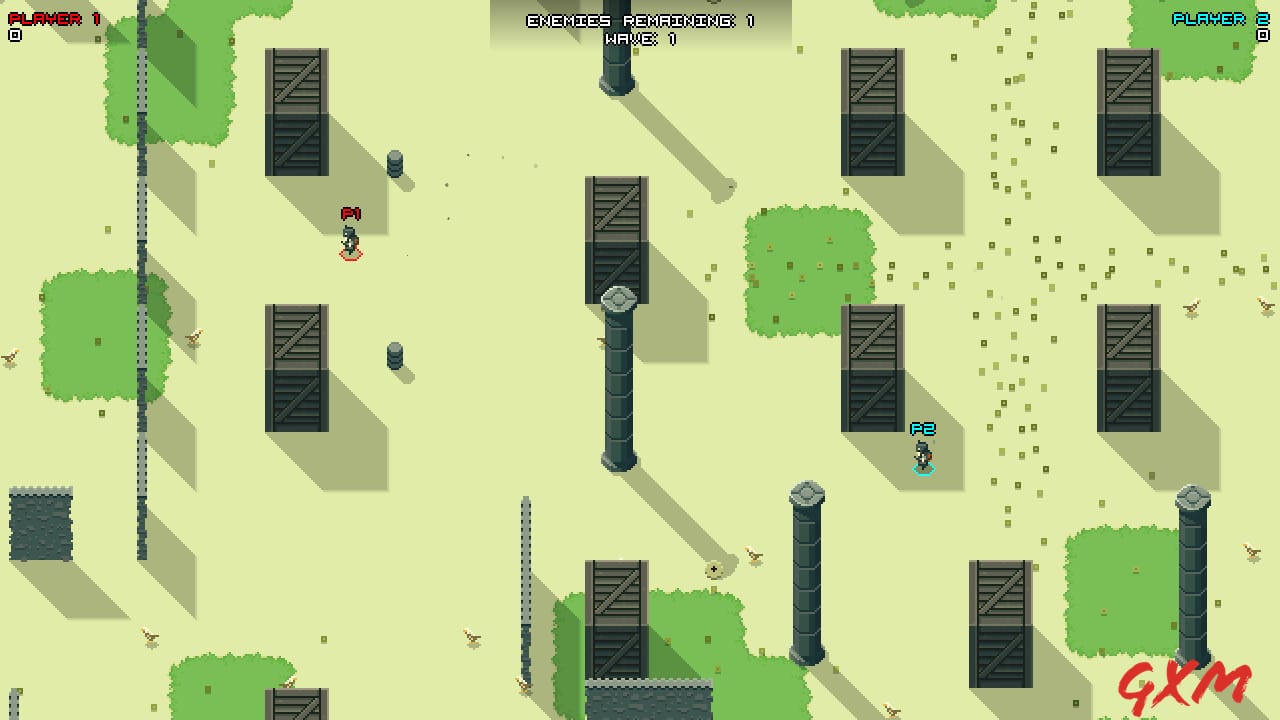Click the lower barrel near the middle-left crate
The image size is (1280, 720).
(394, 355)
